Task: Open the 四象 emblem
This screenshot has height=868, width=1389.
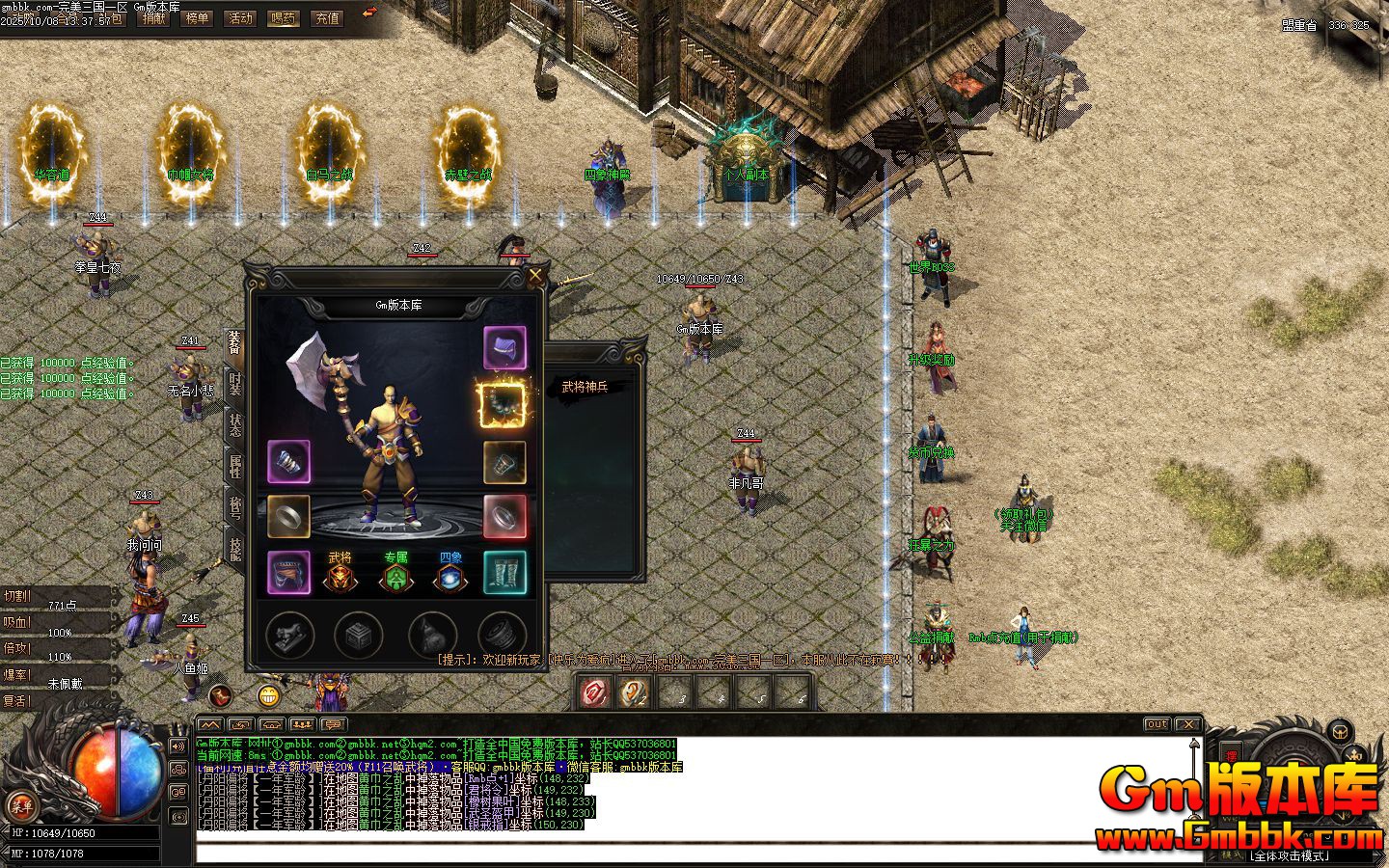Action: point(450,574)
